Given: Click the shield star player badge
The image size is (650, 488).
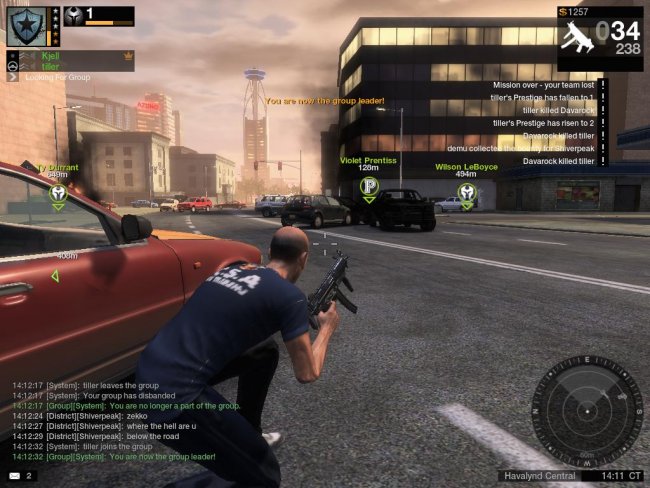Looking at the screenshot, I should (x=25, y=26).
